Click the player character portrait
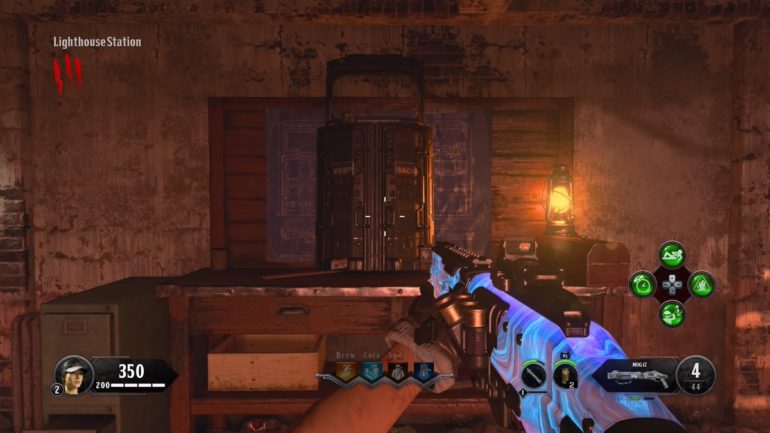 pyautogui.click(x=74, y=374)
